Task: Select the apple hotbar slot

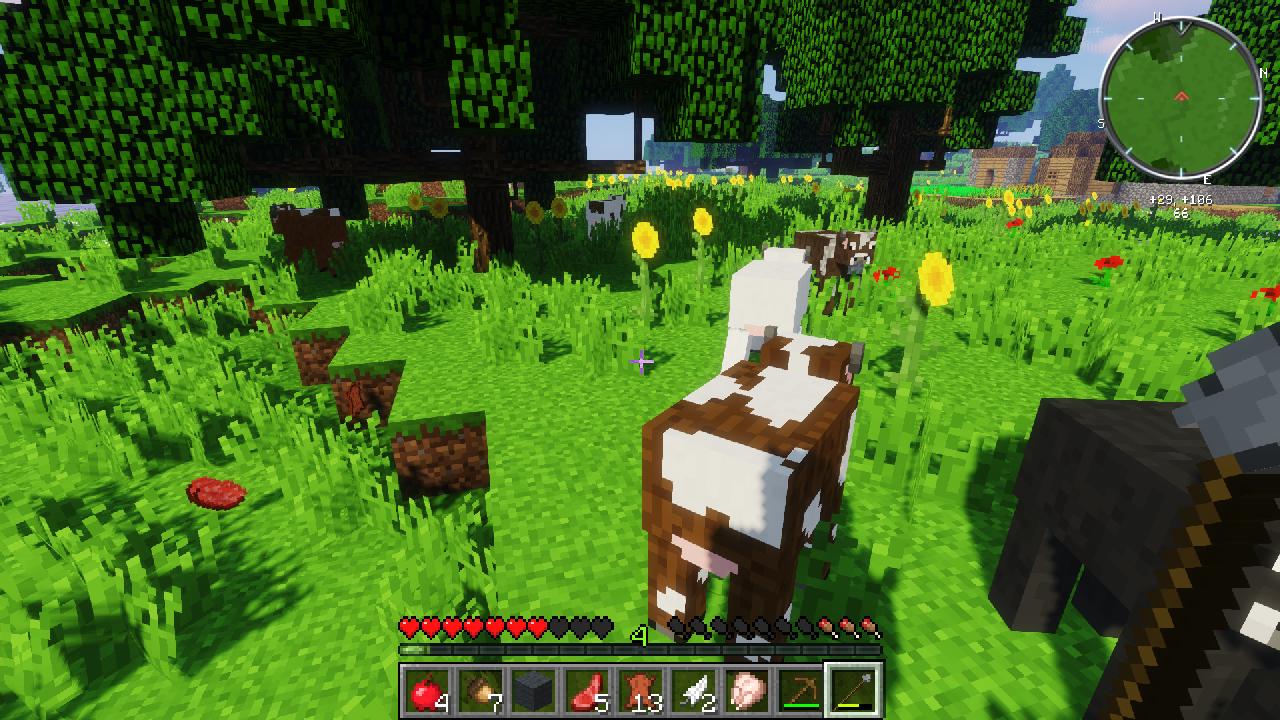Action: (x=427, y=691)
